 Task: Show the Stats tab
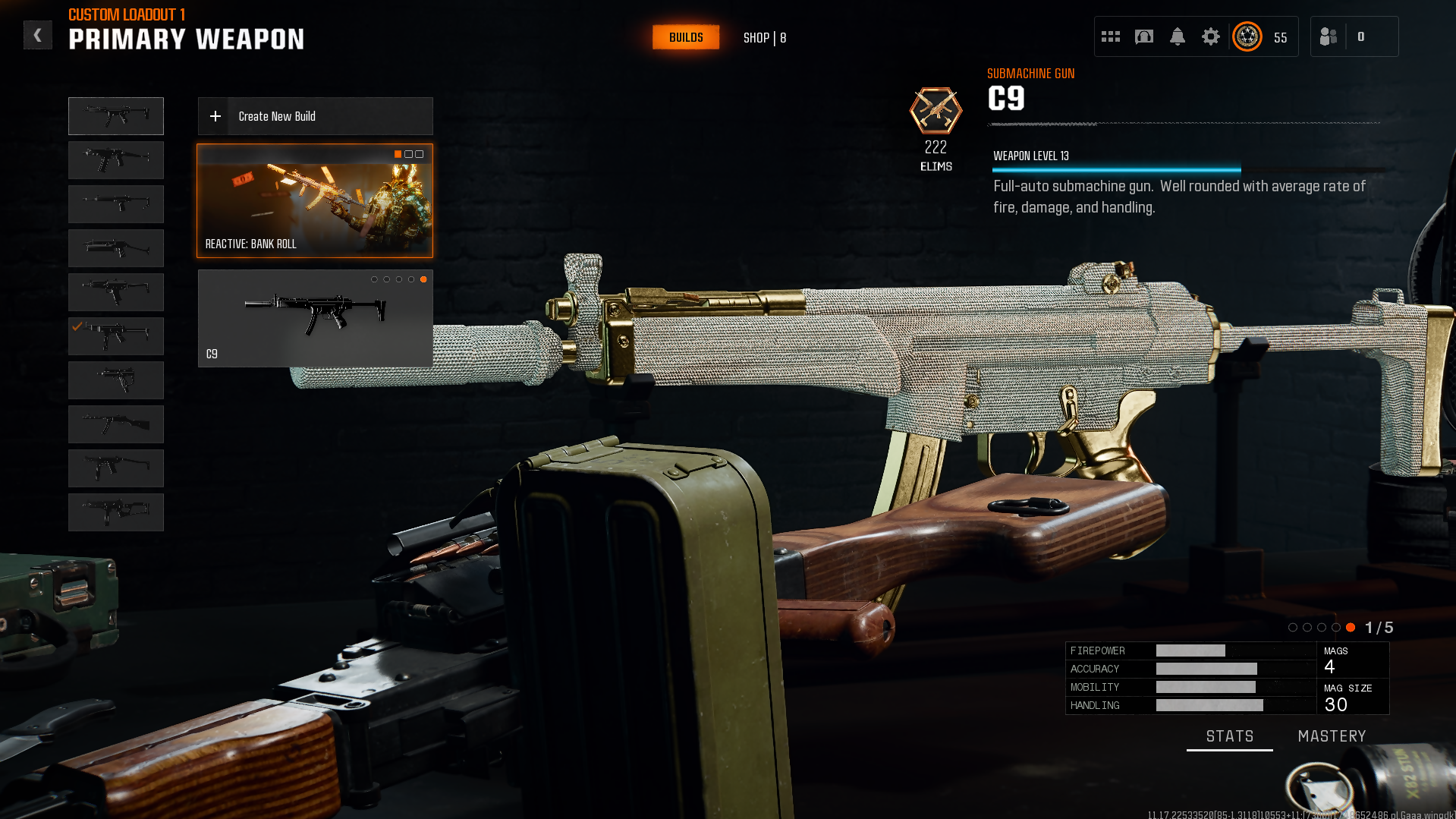tap(1229, 736)
